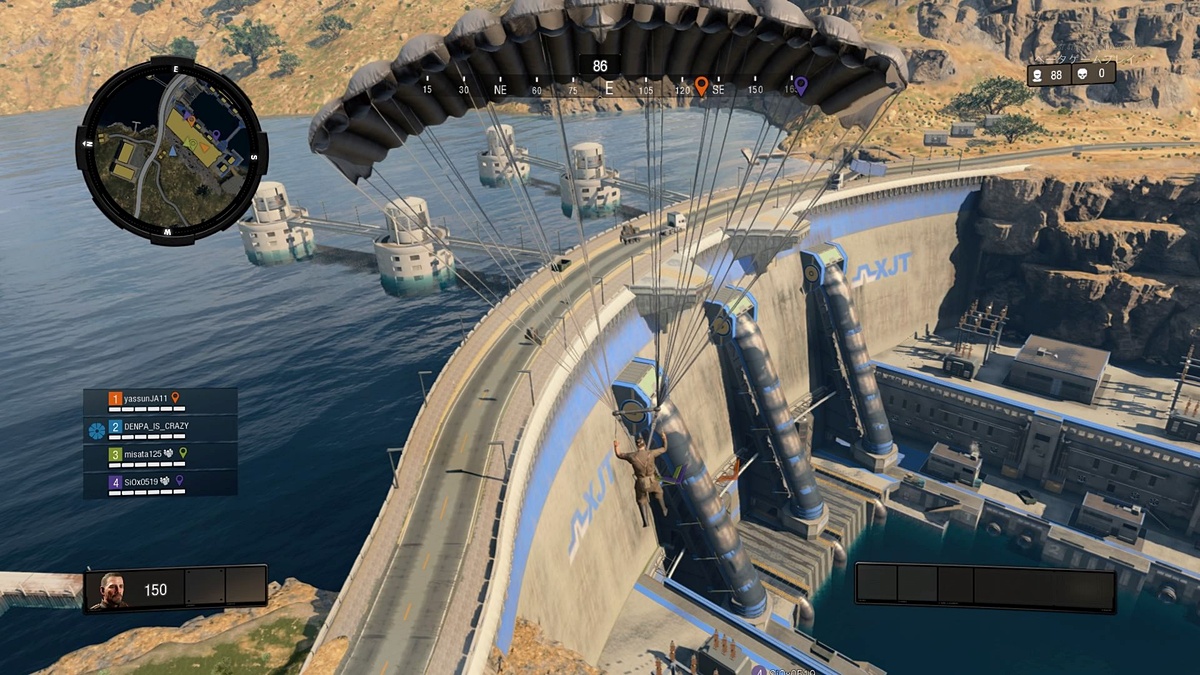Select squad member misata125 row

[x=160, y=456]
